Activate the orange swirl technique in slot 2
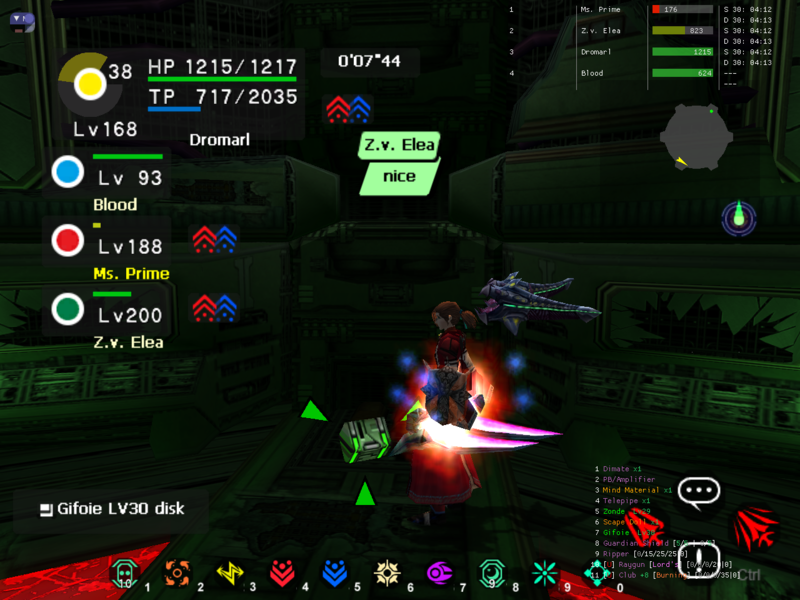Viewport: 800px width, 600px height. pyautogui.click(x=177, y=572)
